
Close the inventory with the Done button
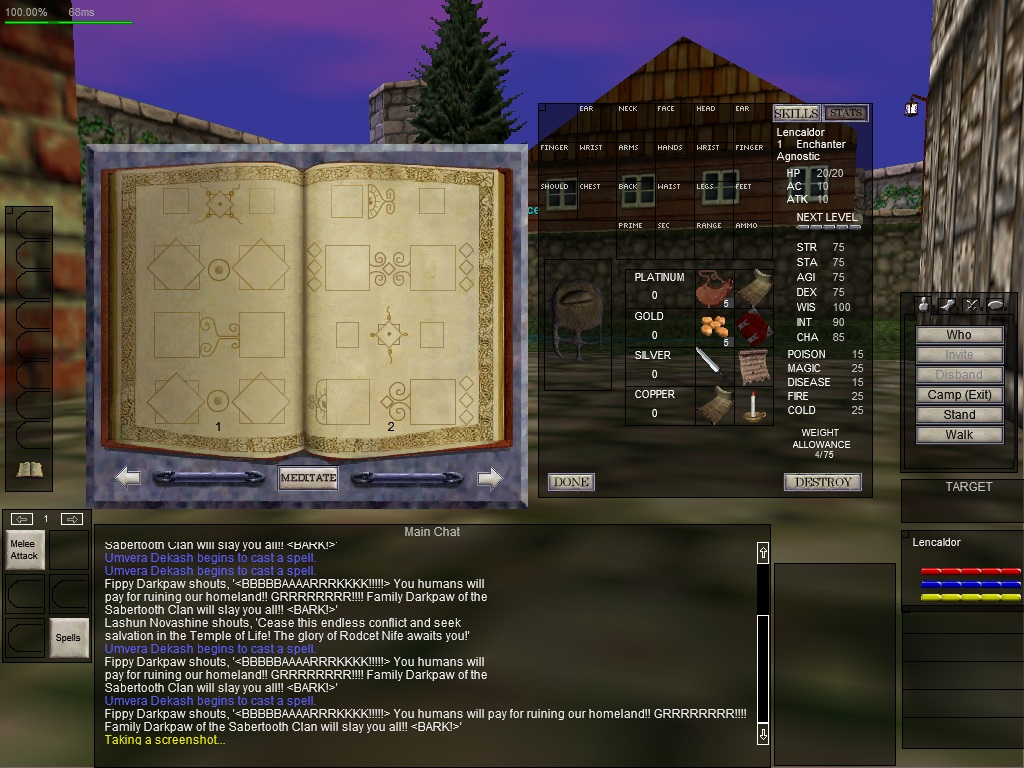coord(571,482)
